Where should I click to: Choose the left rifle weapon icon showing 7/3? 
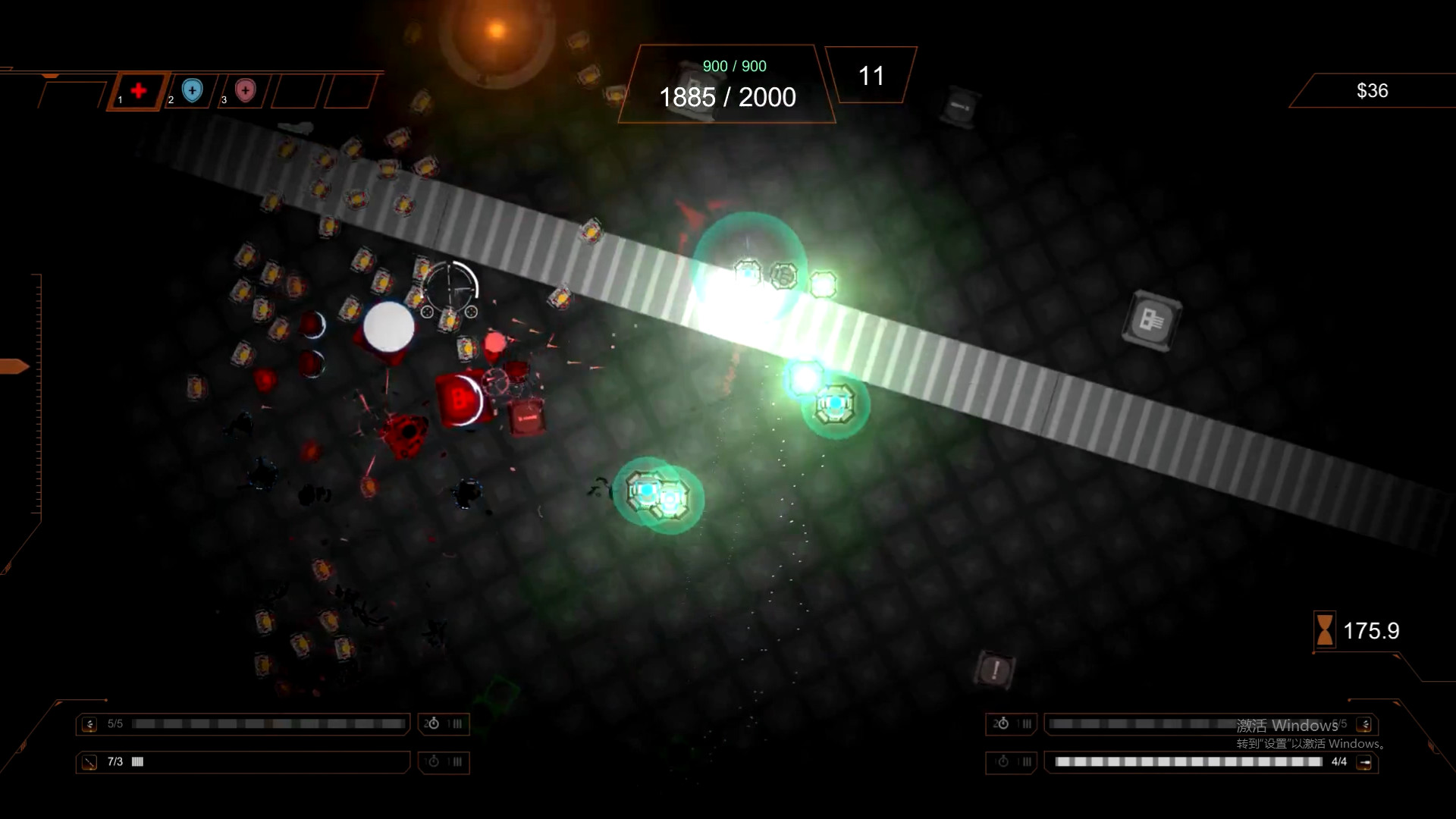(x=89, y=762)
